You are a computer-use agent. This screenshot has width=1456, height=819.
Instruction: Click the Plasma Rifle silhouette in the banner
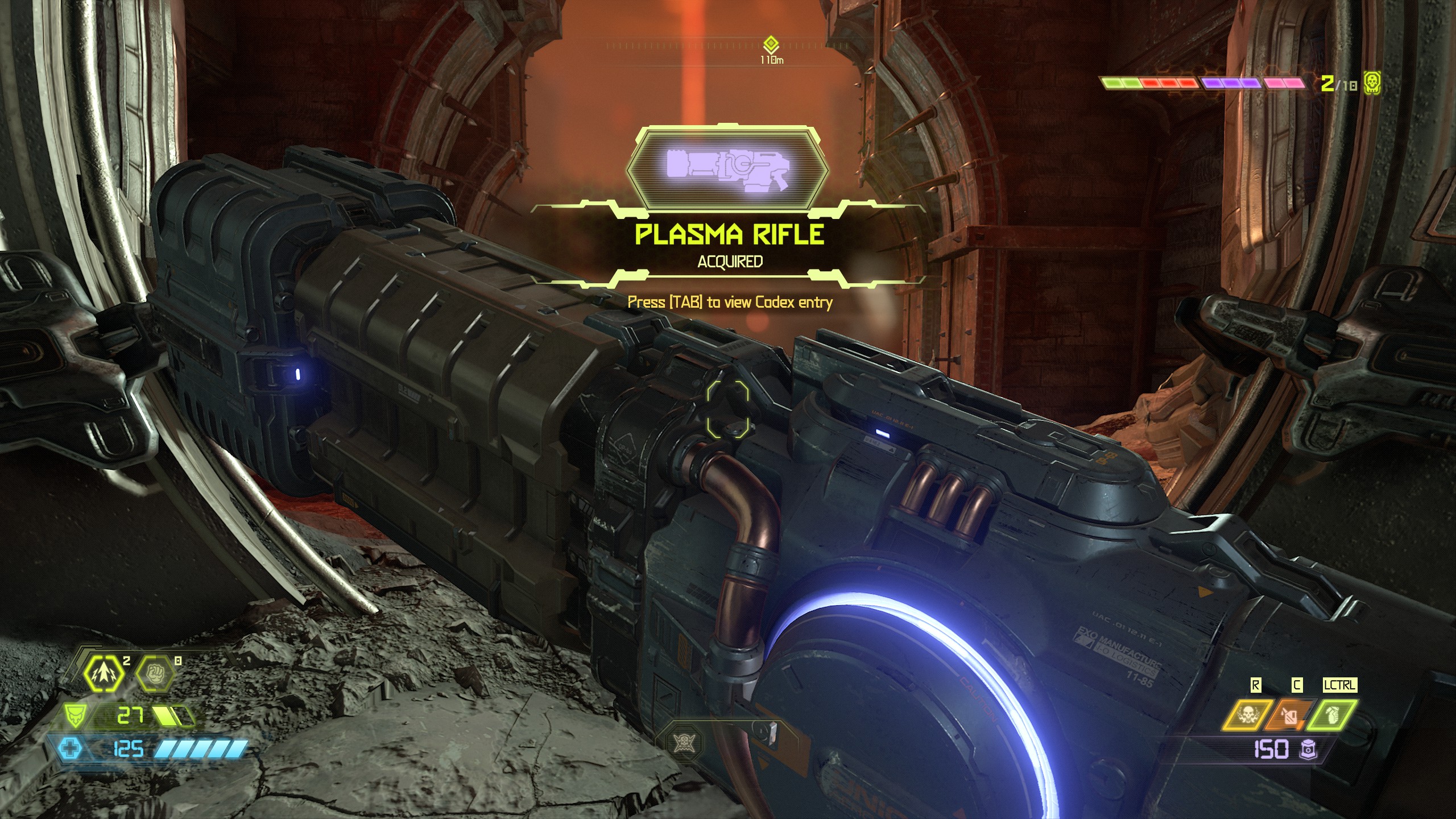tap(727, 169)
